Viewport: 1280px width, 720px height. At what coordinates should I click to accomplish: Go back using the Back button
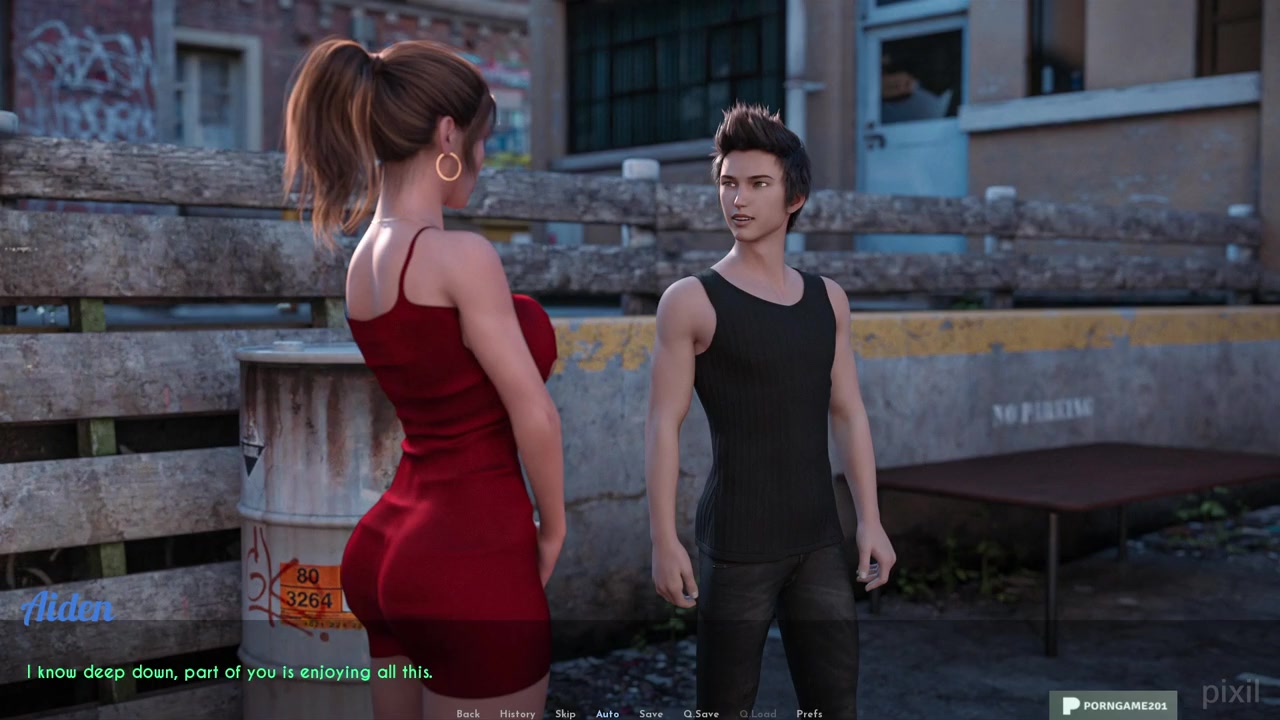tap(468, 714)
